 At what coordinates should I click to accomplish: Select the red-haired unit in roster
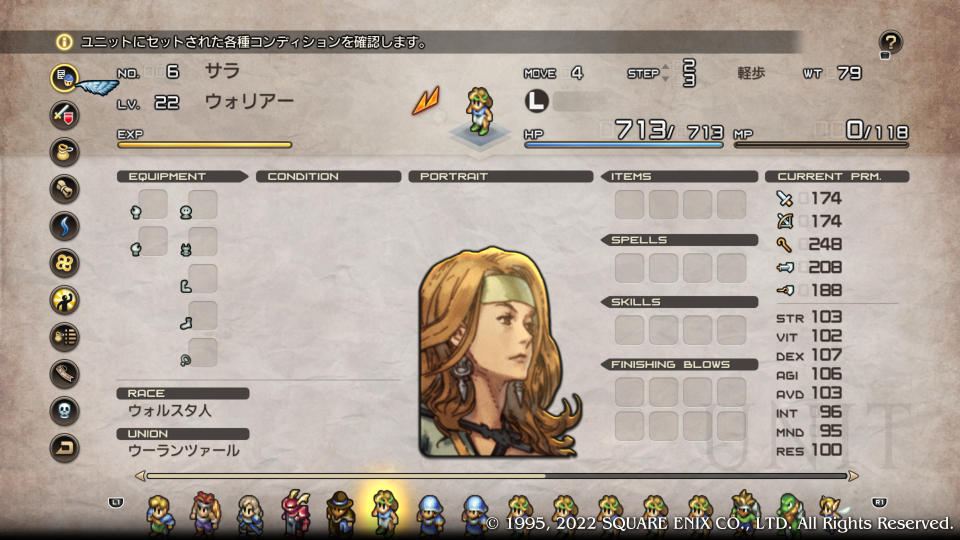[x=204, y=512]
